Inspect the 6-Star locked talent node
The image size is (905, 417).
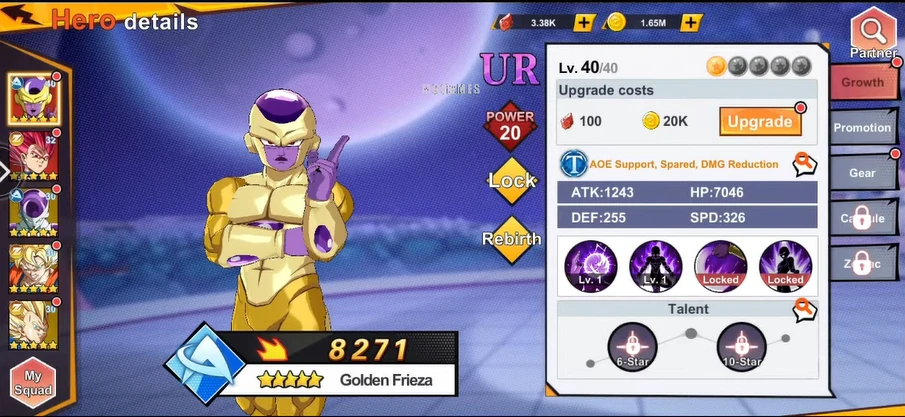(632, 345)
